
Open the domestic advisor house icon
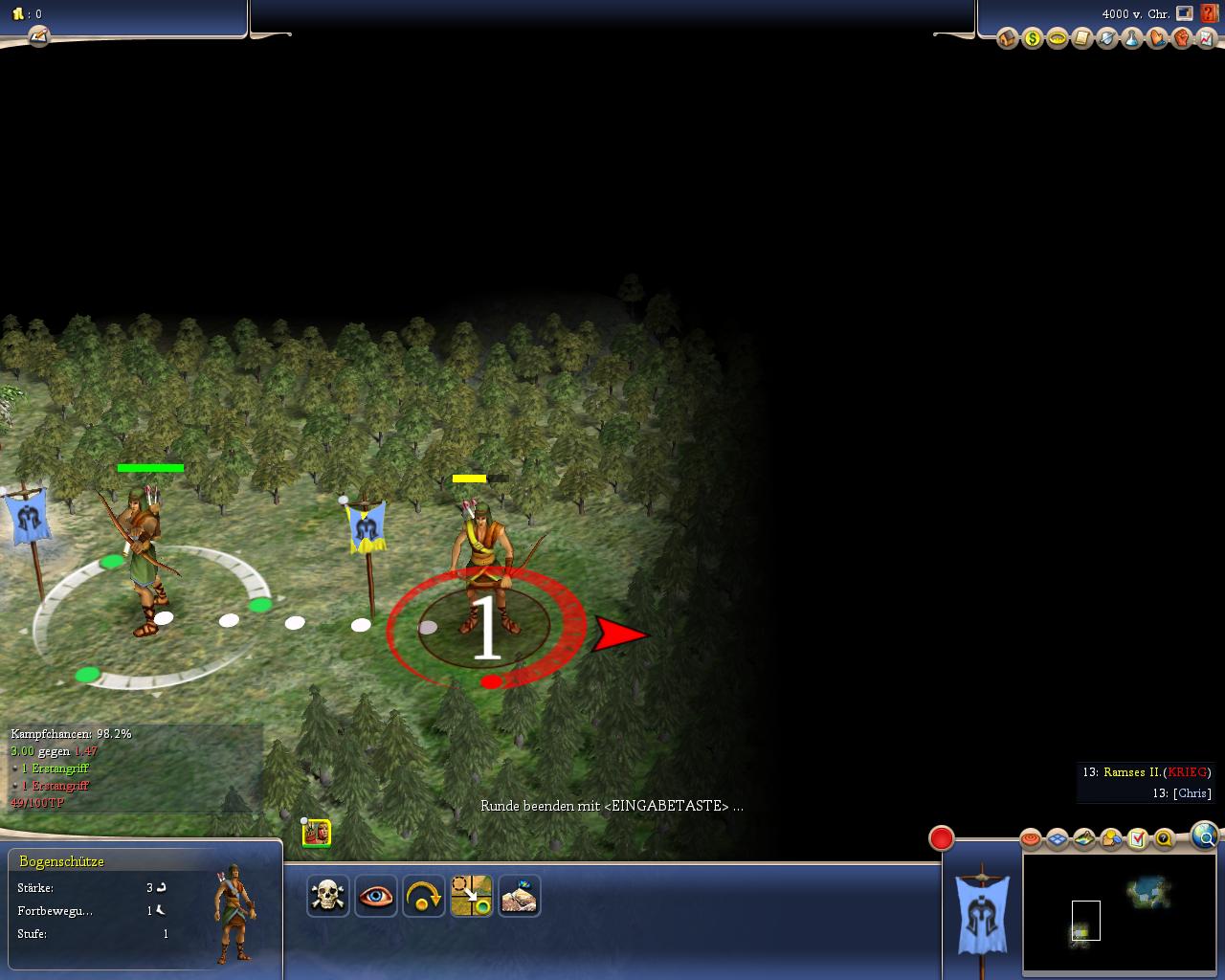1007,39
